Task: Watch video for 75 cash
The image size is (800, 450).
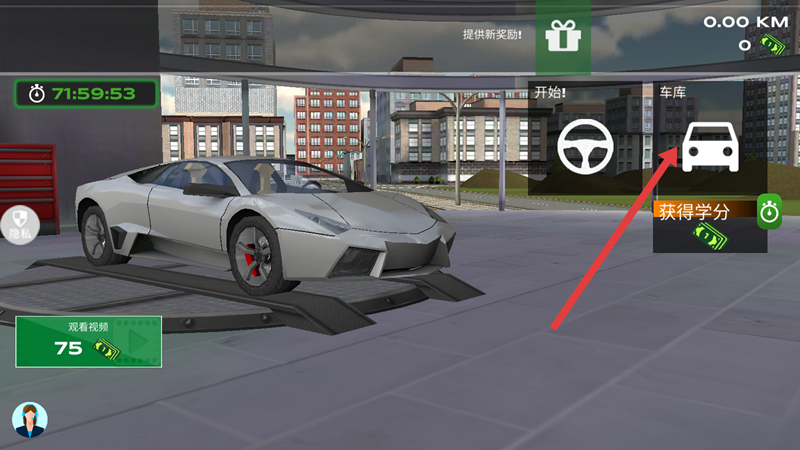Action: tap(88, 341)
